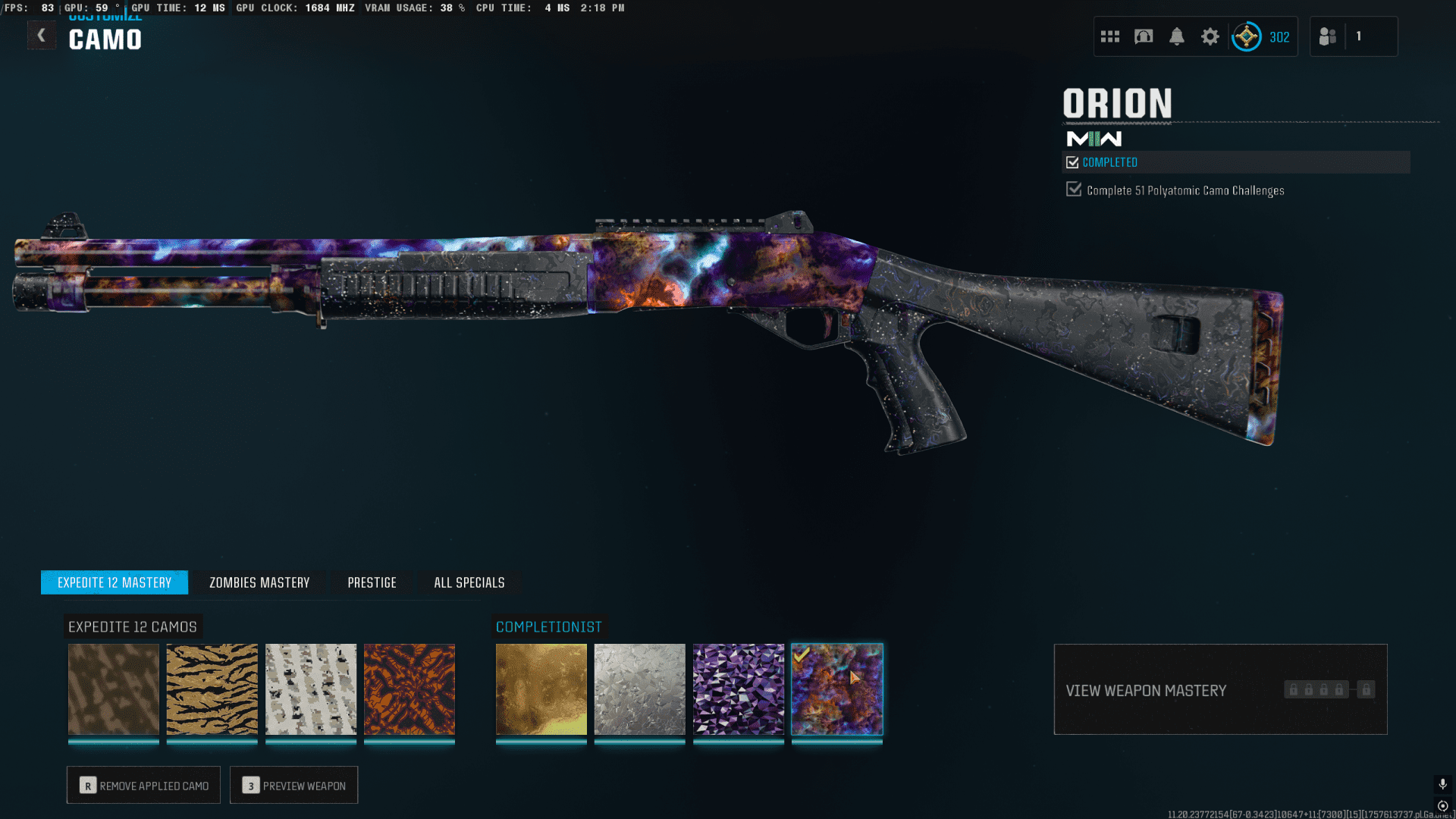The width and height of the screenshot is (1456, 819).
Task: Open the Prestige camo tab
Action: [372, 582]
